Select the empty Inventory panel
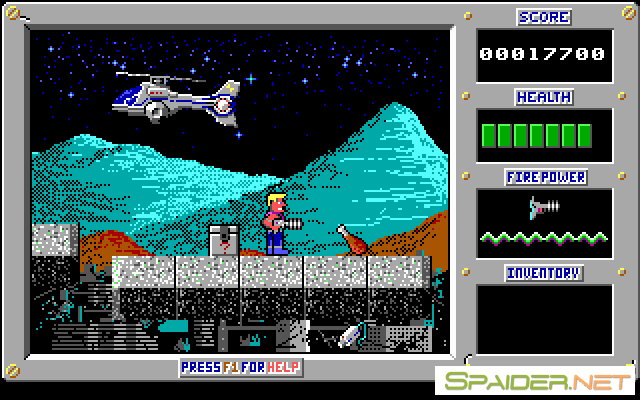Screen dimensions: 640x400 click(x=544, y=318)
